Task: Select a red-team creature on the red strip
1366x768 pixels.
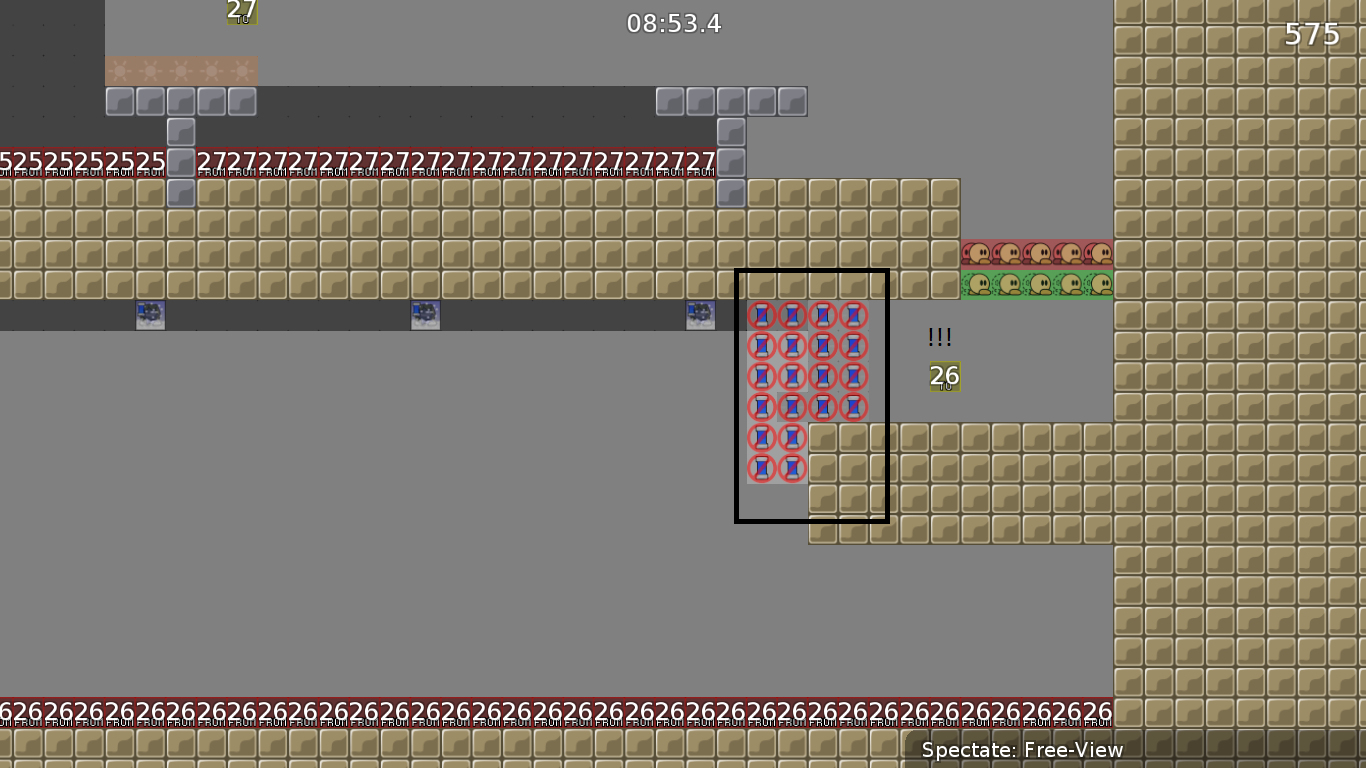Action: 1010,251
